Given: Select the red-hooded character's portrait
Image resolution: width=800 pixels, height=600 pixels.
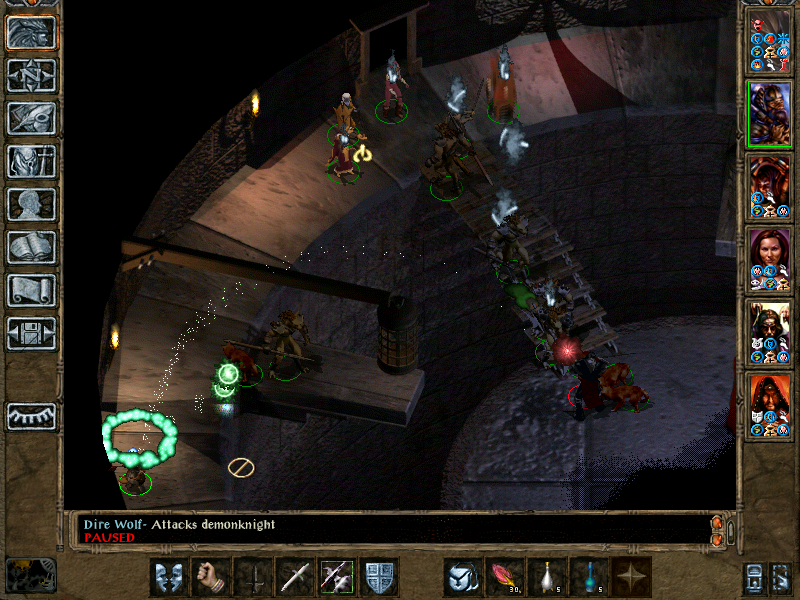Looking at the screenshot, I should click(769, 406).
